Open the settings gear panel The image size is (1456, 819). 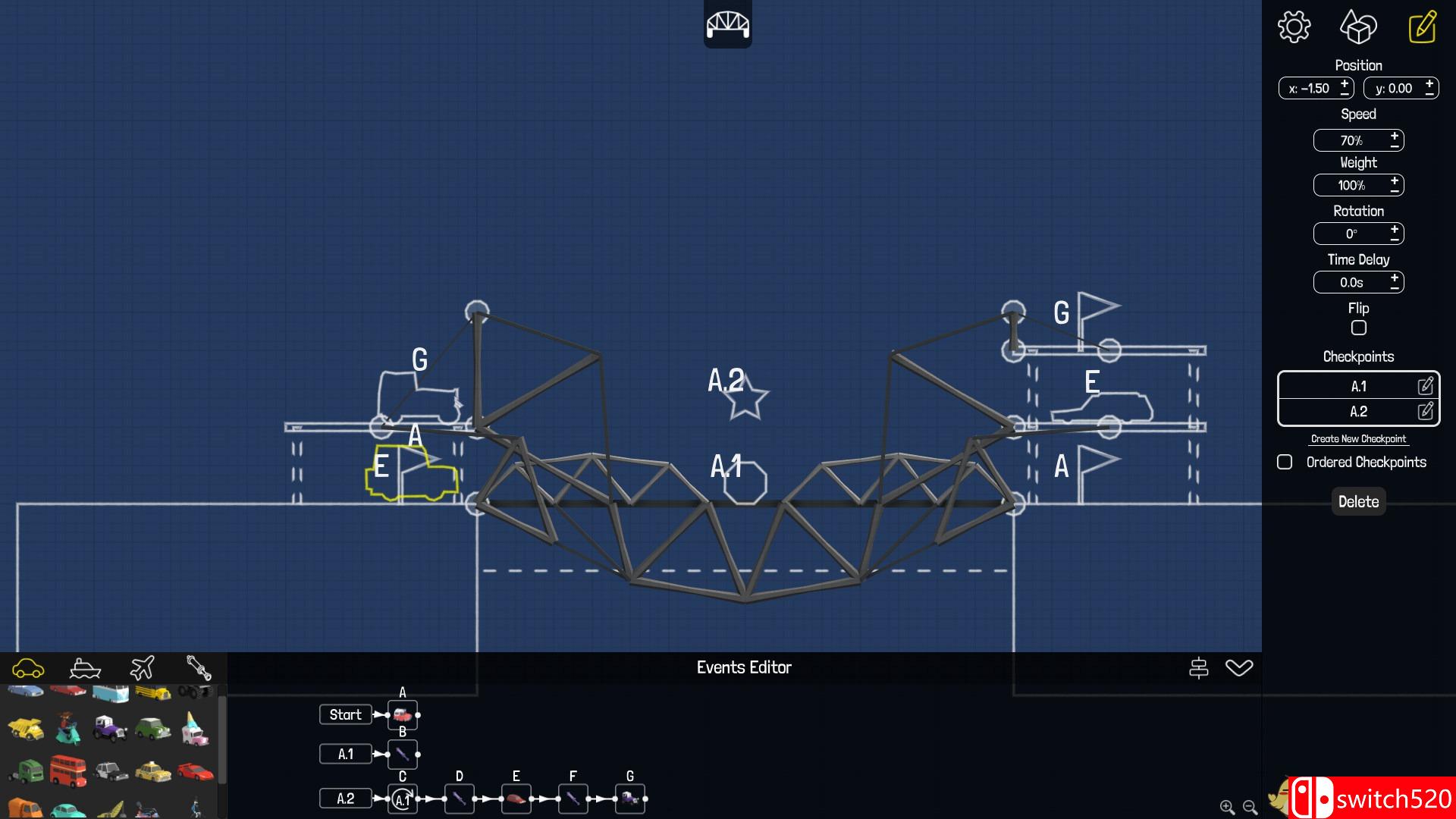pos(1293,27)
